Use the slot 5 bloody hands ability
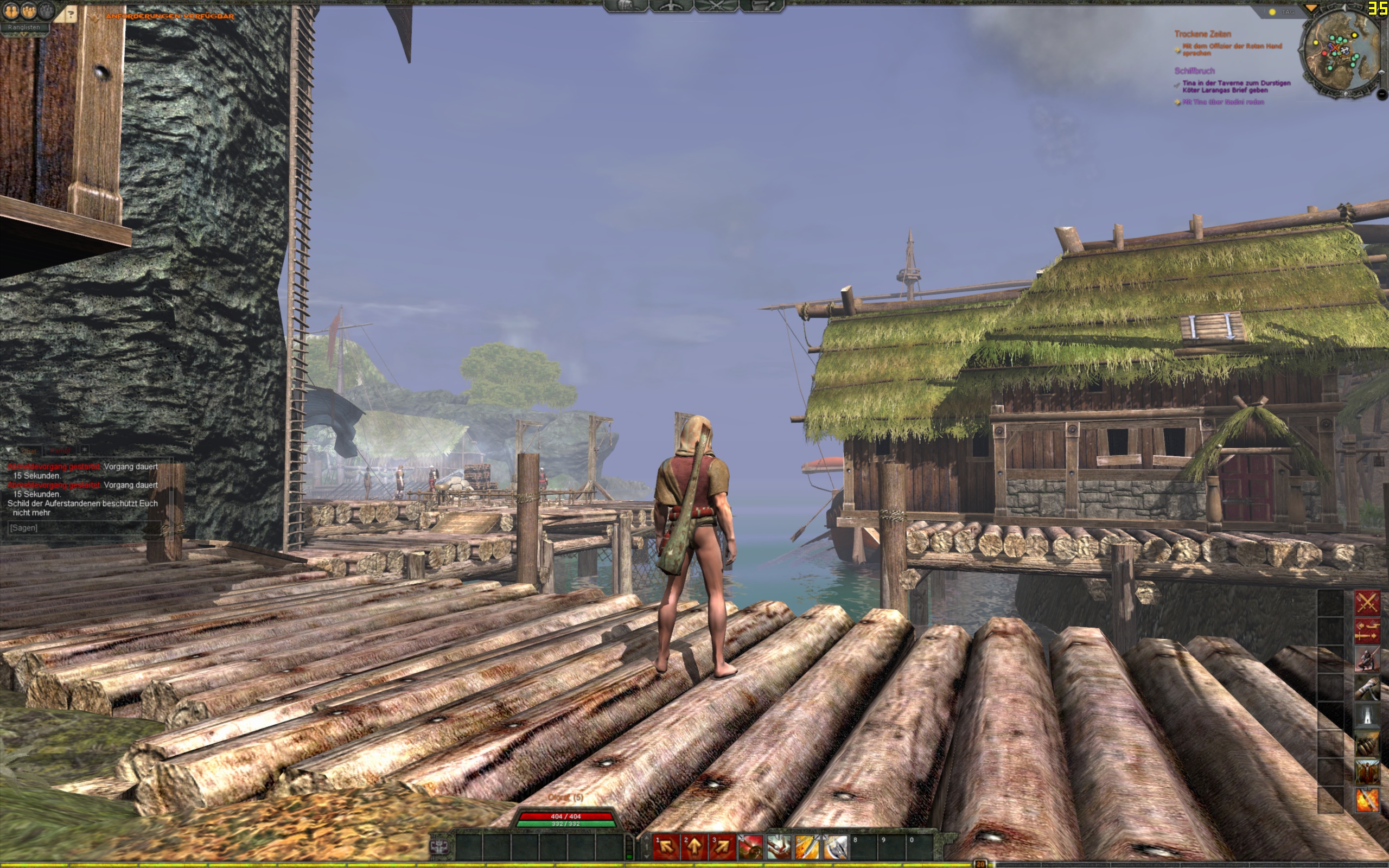1389x868 pixels. [779, 846]
